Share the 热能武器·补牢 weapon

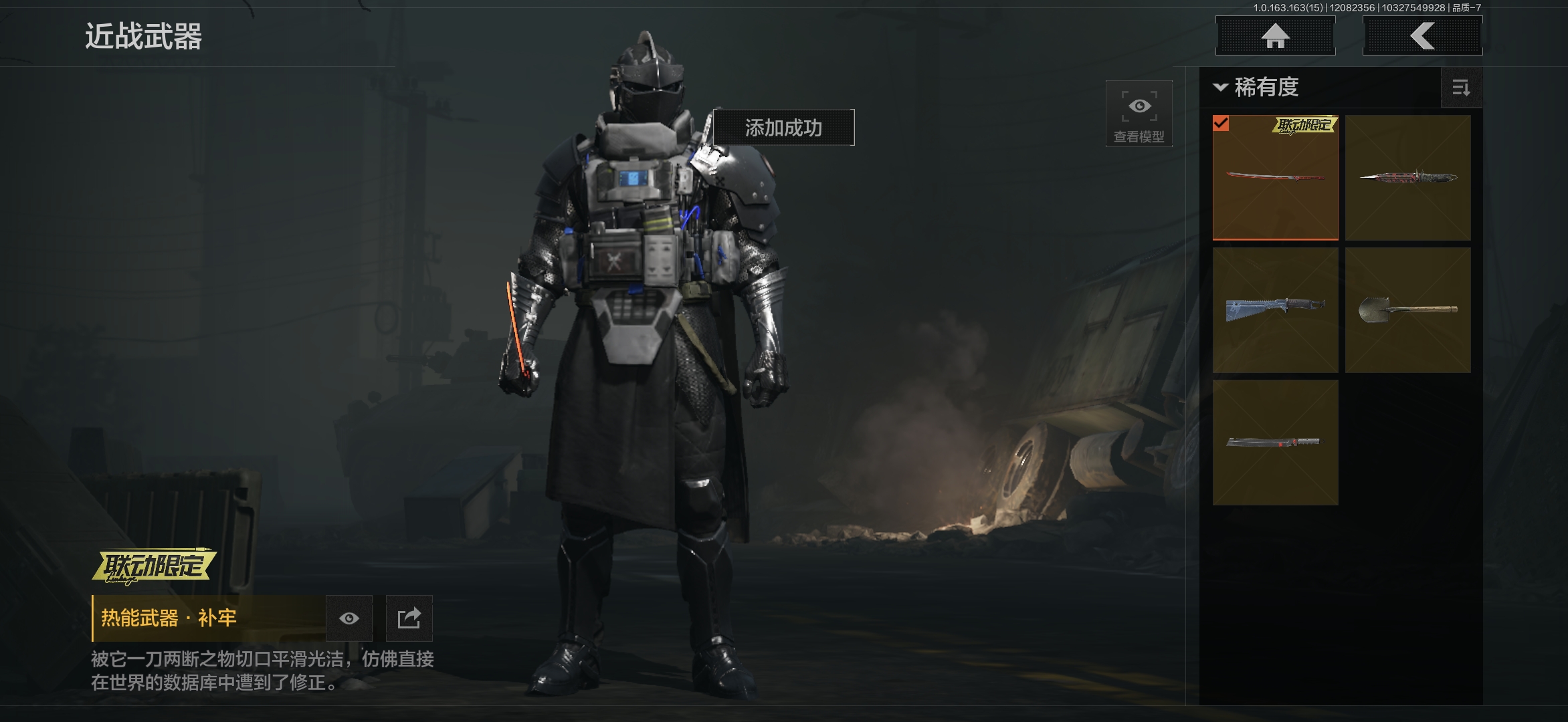409,618
